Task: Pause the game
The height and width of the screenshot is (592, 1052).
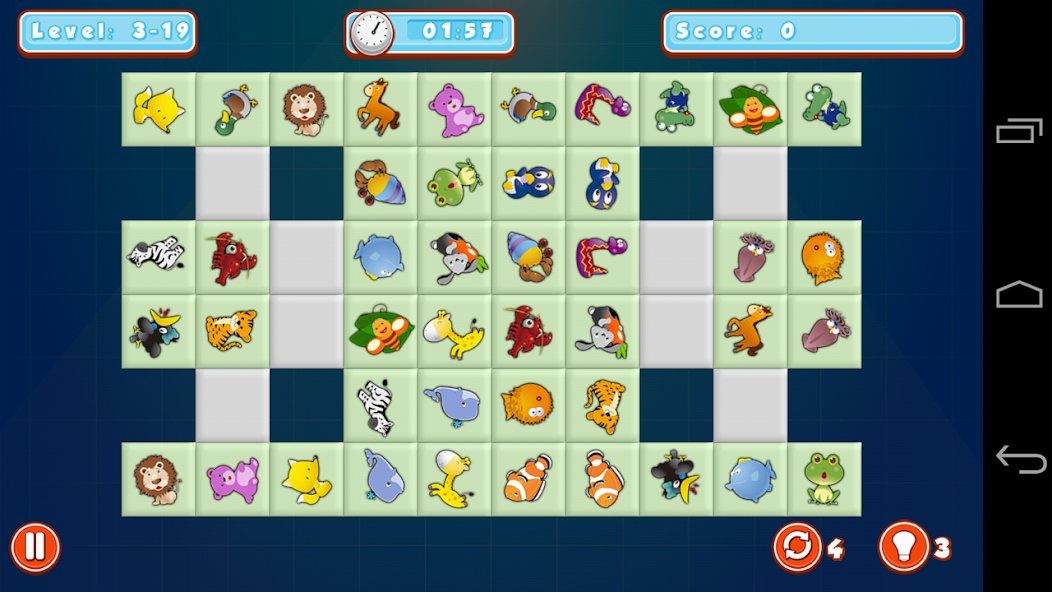Action: [35, 548]
